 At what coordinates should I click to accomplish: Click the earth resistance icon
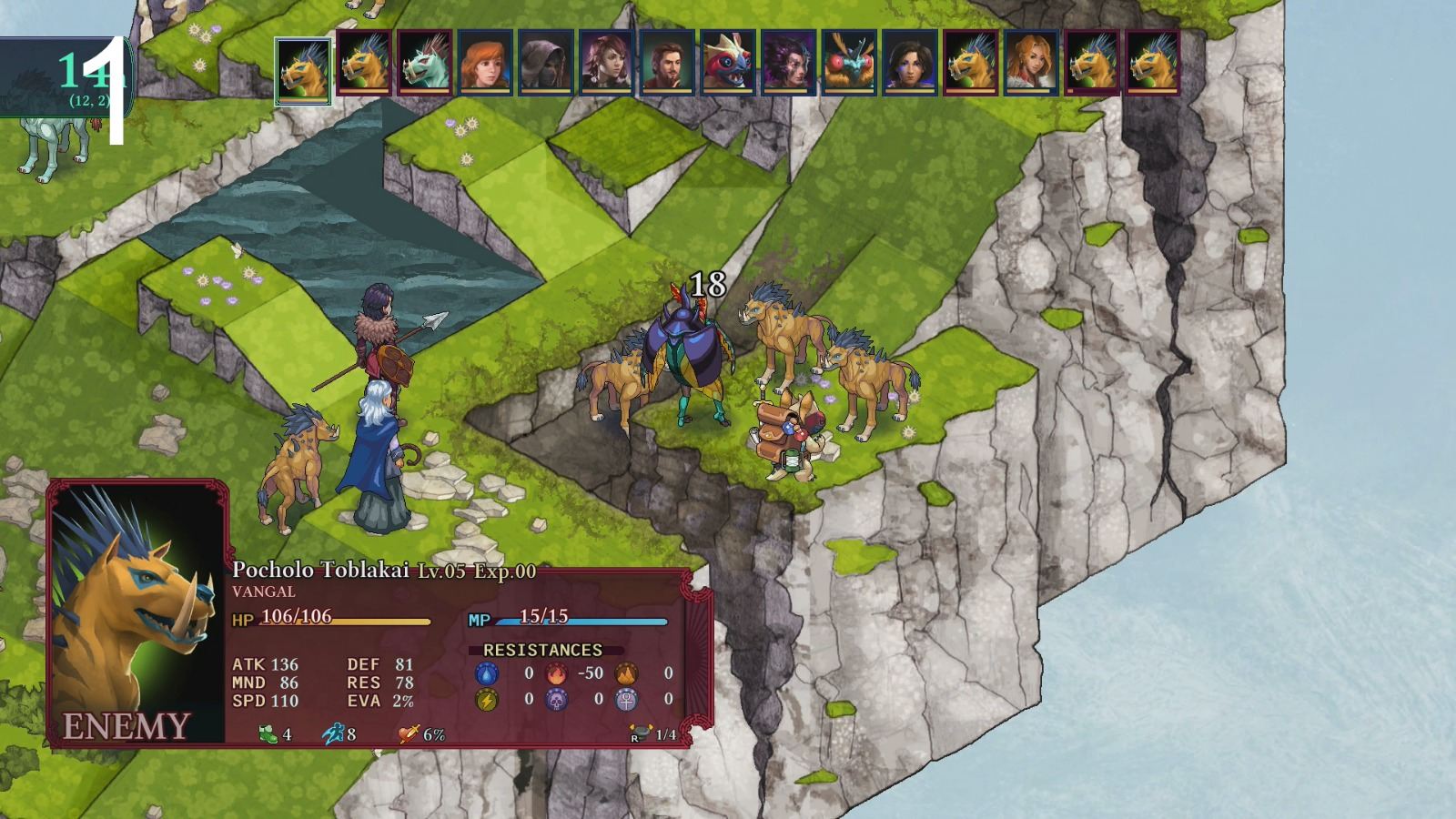point(626,673)
